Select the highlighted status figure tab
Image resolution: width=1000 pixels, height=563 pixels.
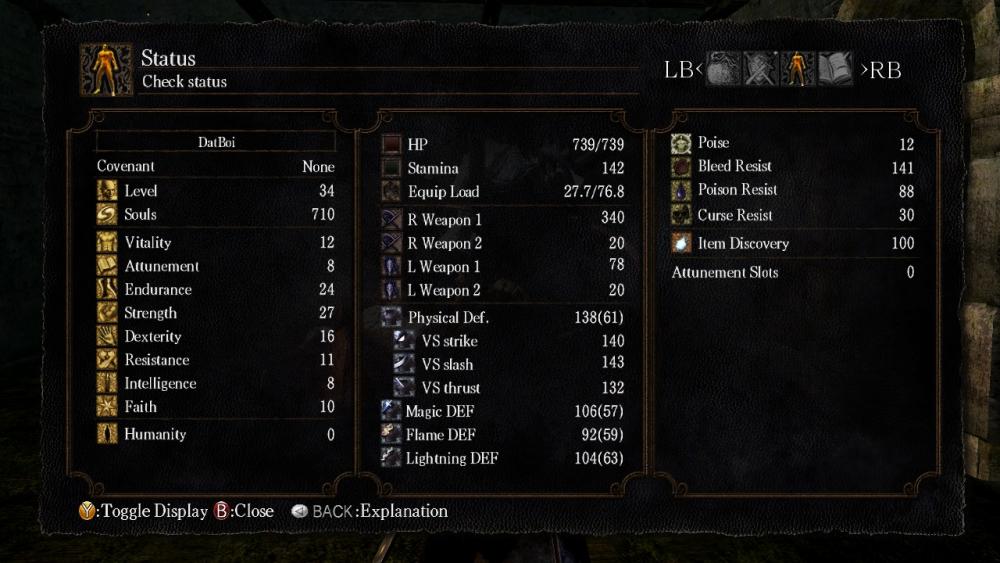click(x=798, y=69)
